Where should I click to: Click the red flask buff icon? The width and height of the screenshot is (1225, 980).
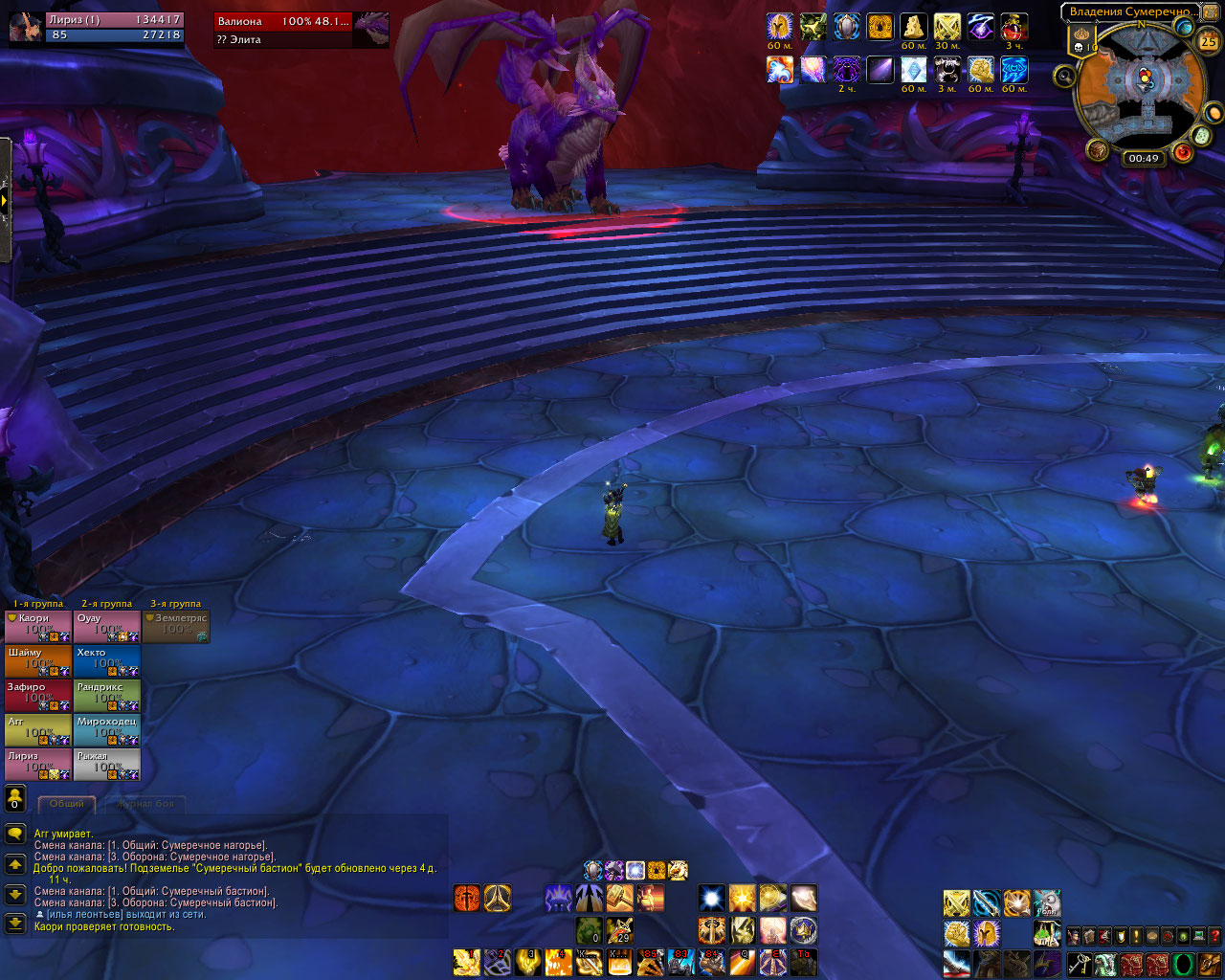click(1013, 27)
